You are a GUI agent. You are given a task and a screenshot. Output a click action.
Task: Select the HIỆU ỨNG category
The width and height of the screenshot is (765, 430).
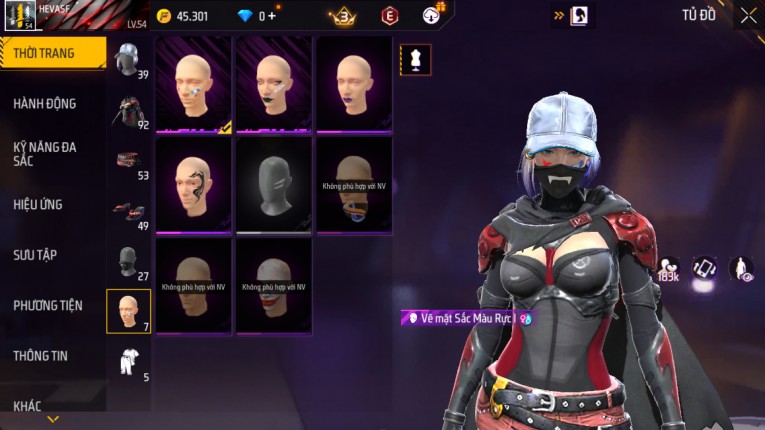click(x=38, y=205)
